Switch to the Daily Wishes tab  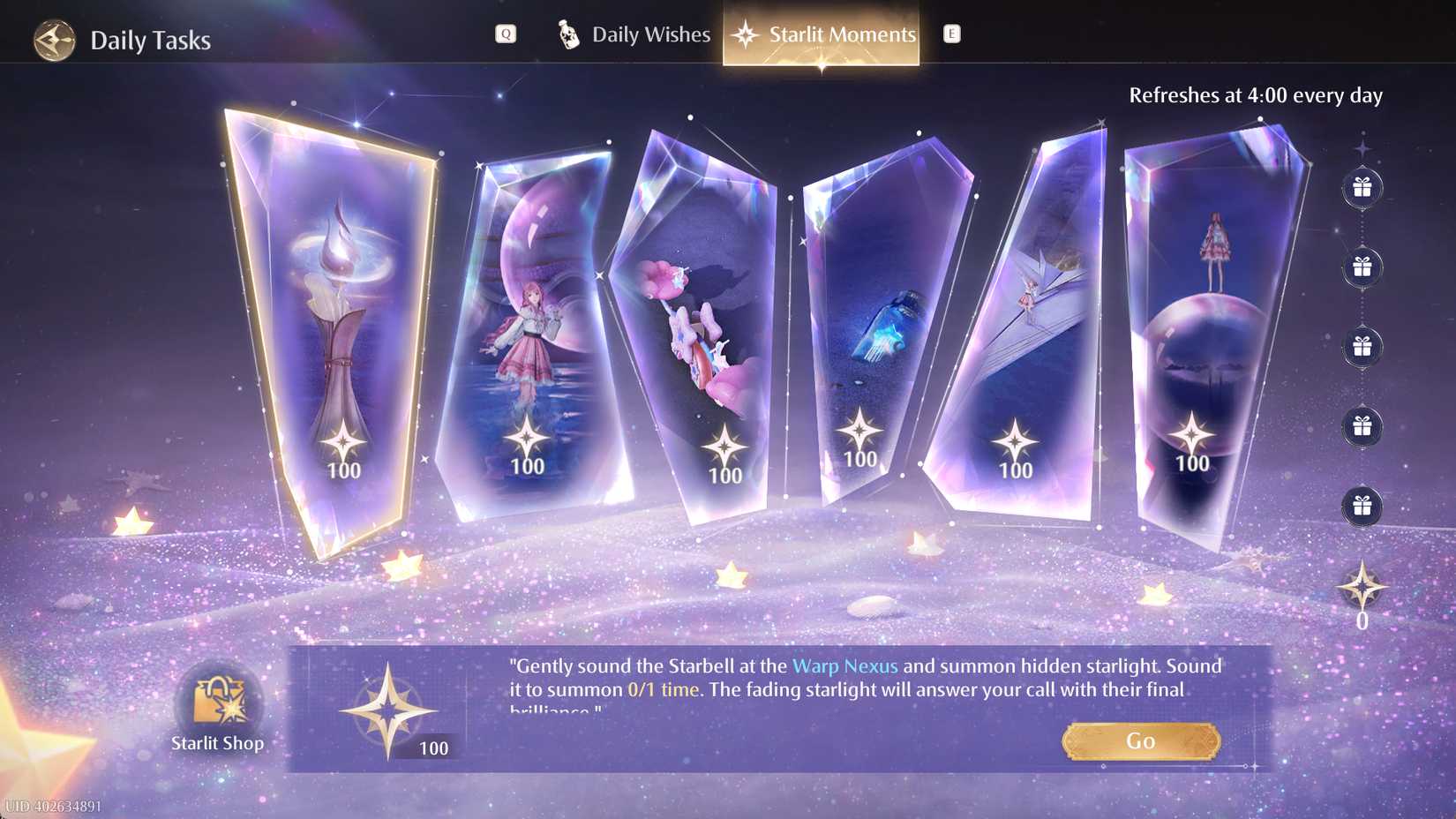pyautogui.click(x=650, y=34)
